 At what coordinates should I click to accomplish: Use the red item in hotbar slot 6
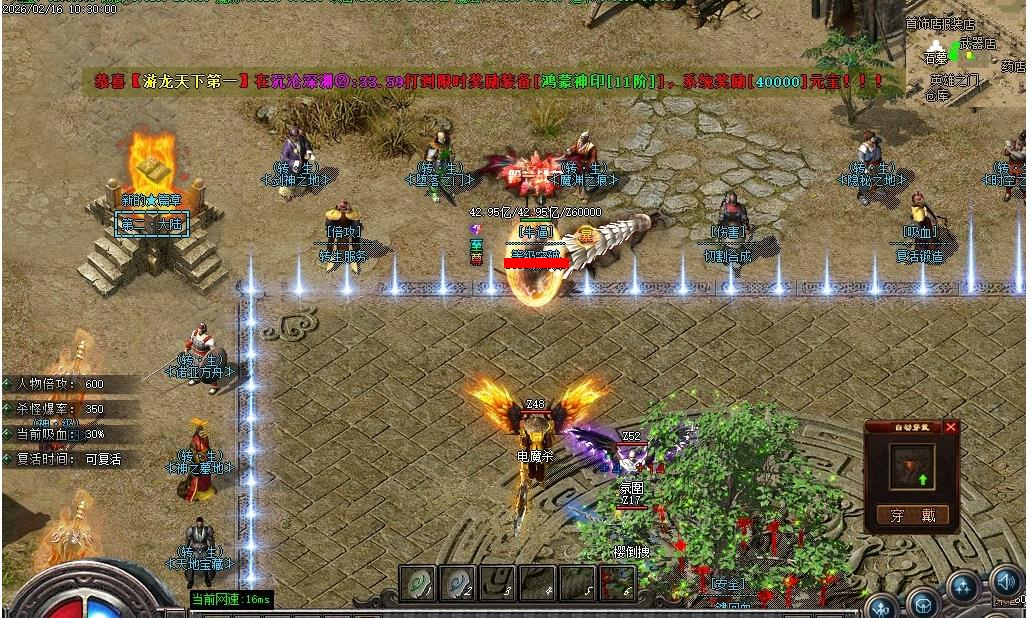click(617, 582)
